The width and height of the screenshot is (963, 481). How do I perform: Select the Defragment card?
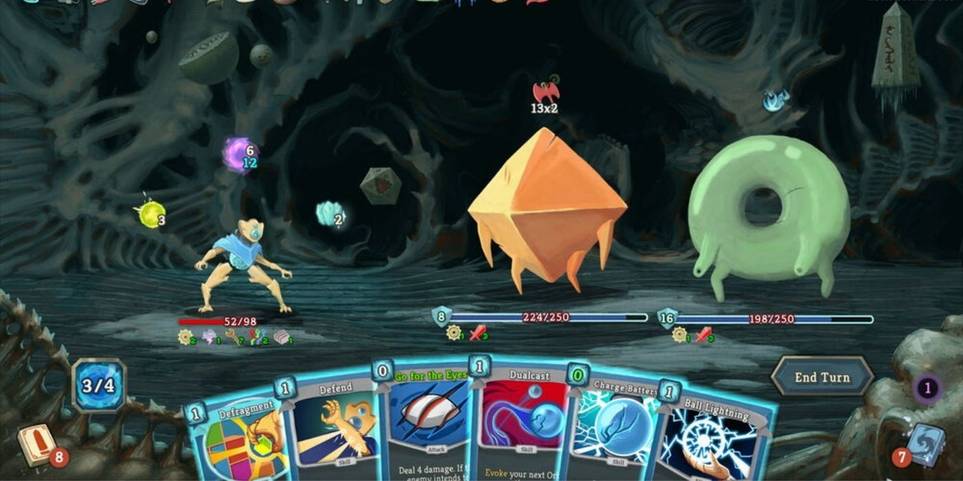238,438
